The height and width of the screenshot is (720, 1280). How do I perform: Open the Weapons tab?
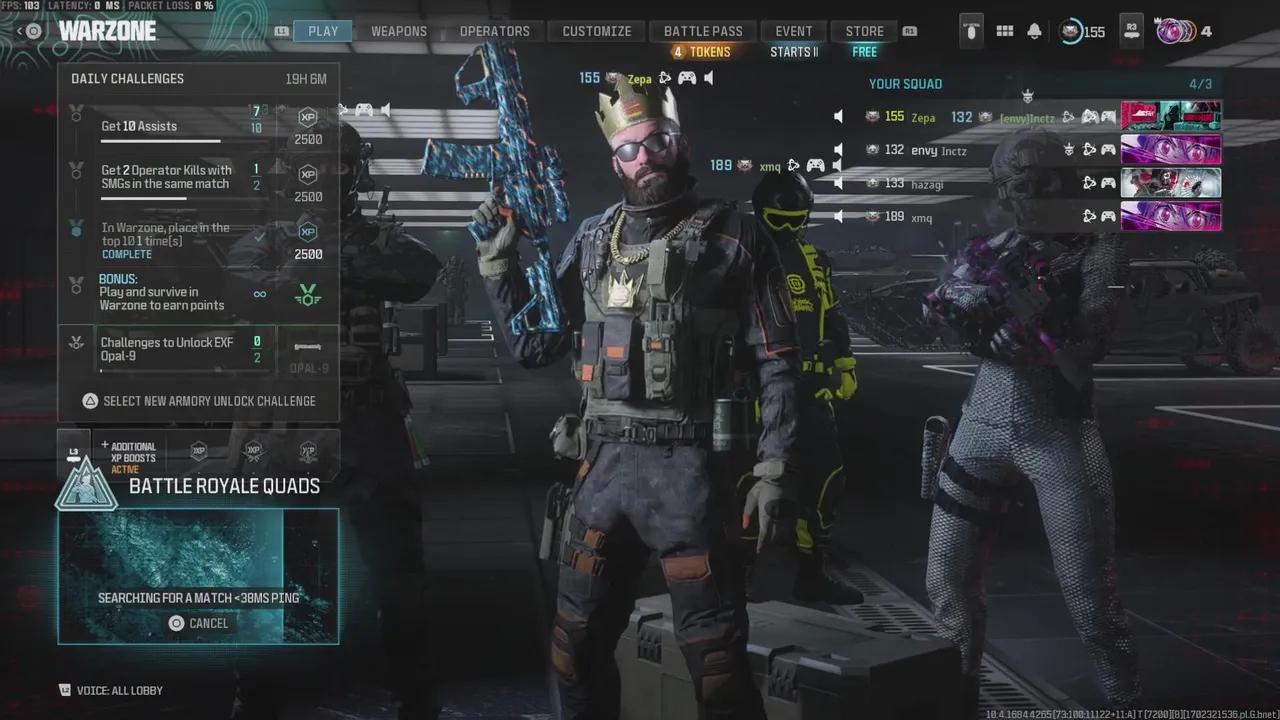pyautogui.click(x=399, y=31)
